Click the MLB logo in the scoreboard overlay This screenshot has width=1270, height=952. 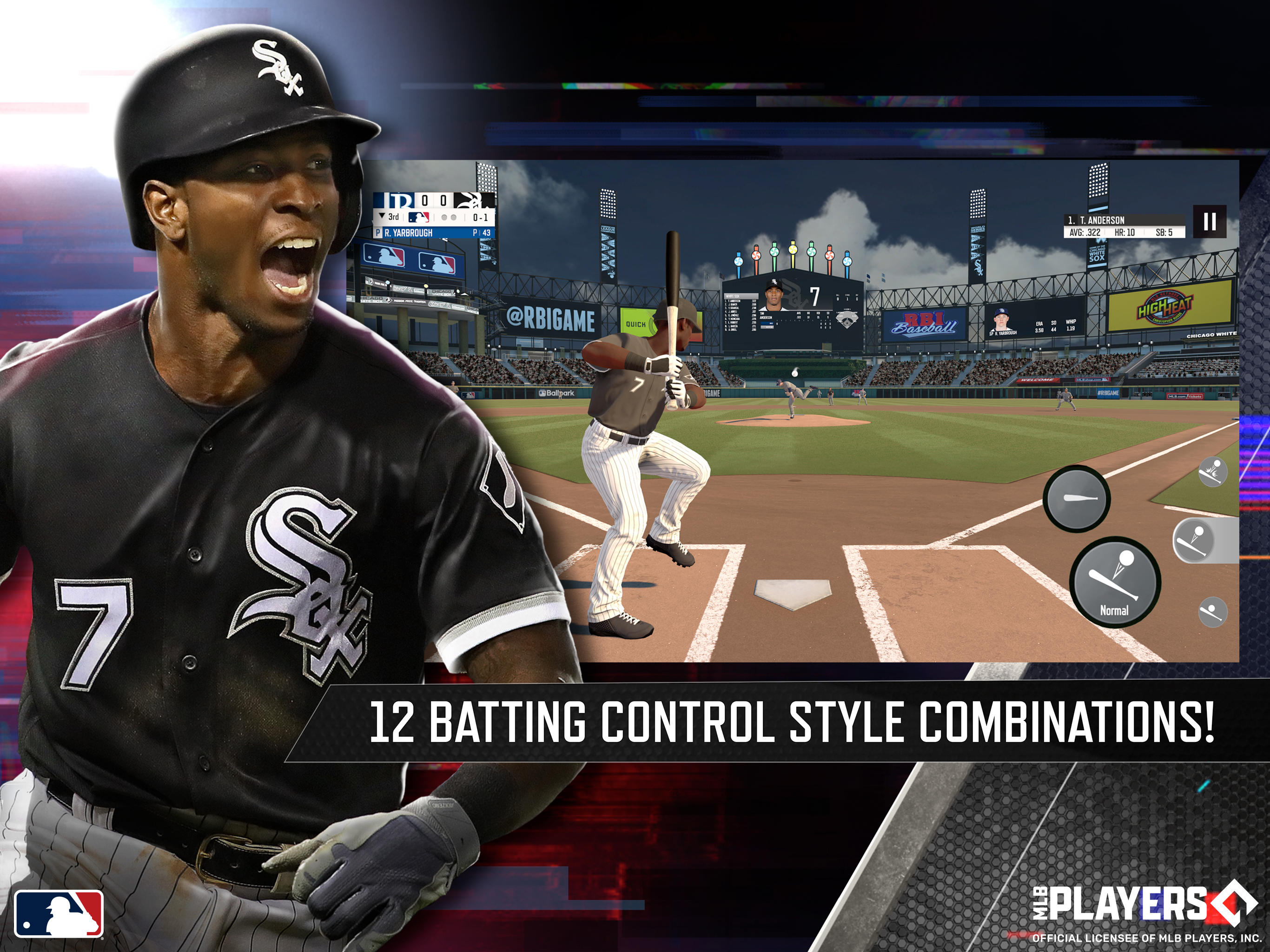pos(418,218)
